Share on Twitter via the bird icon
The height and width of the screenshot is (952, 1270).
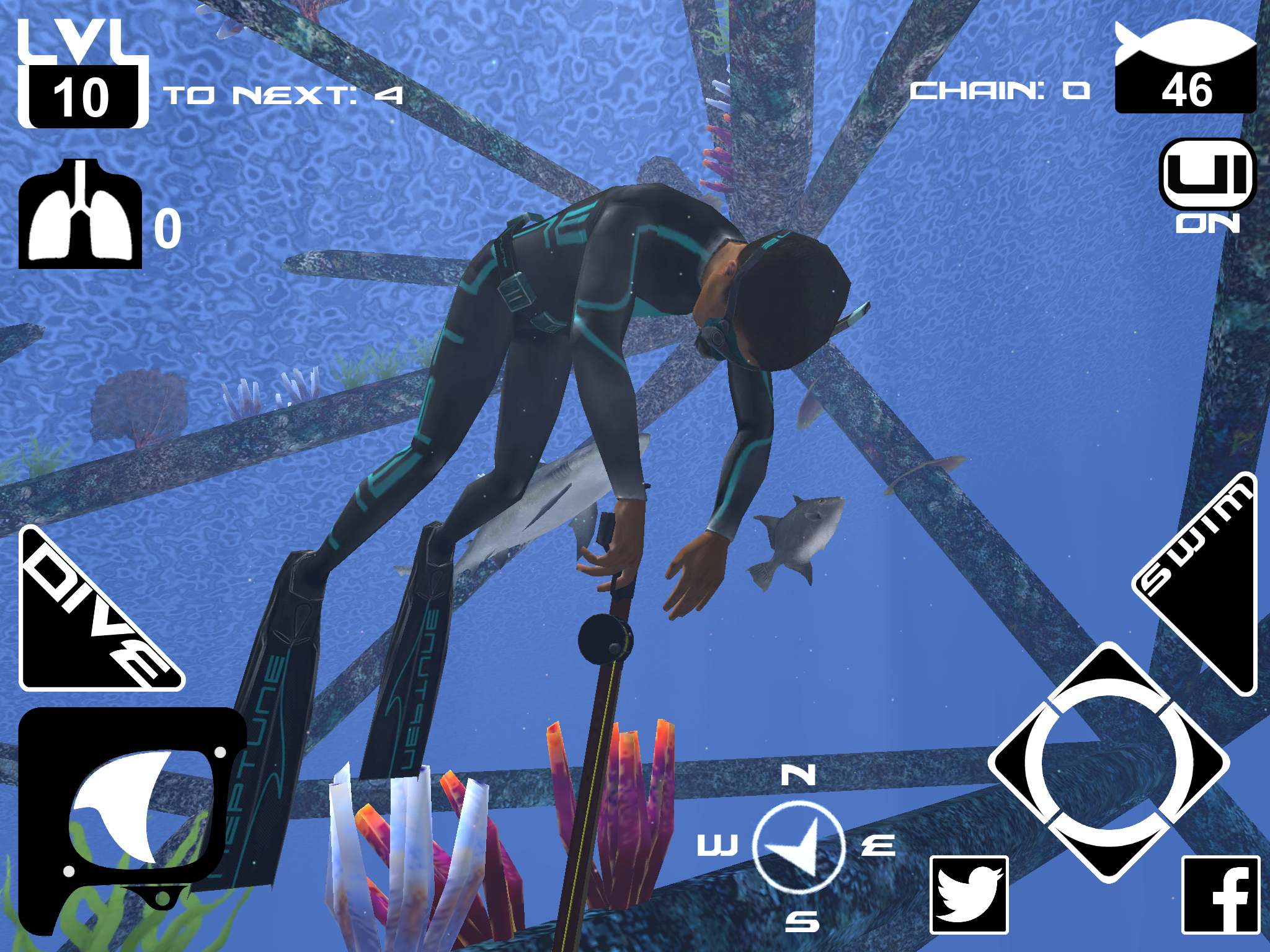969,894
